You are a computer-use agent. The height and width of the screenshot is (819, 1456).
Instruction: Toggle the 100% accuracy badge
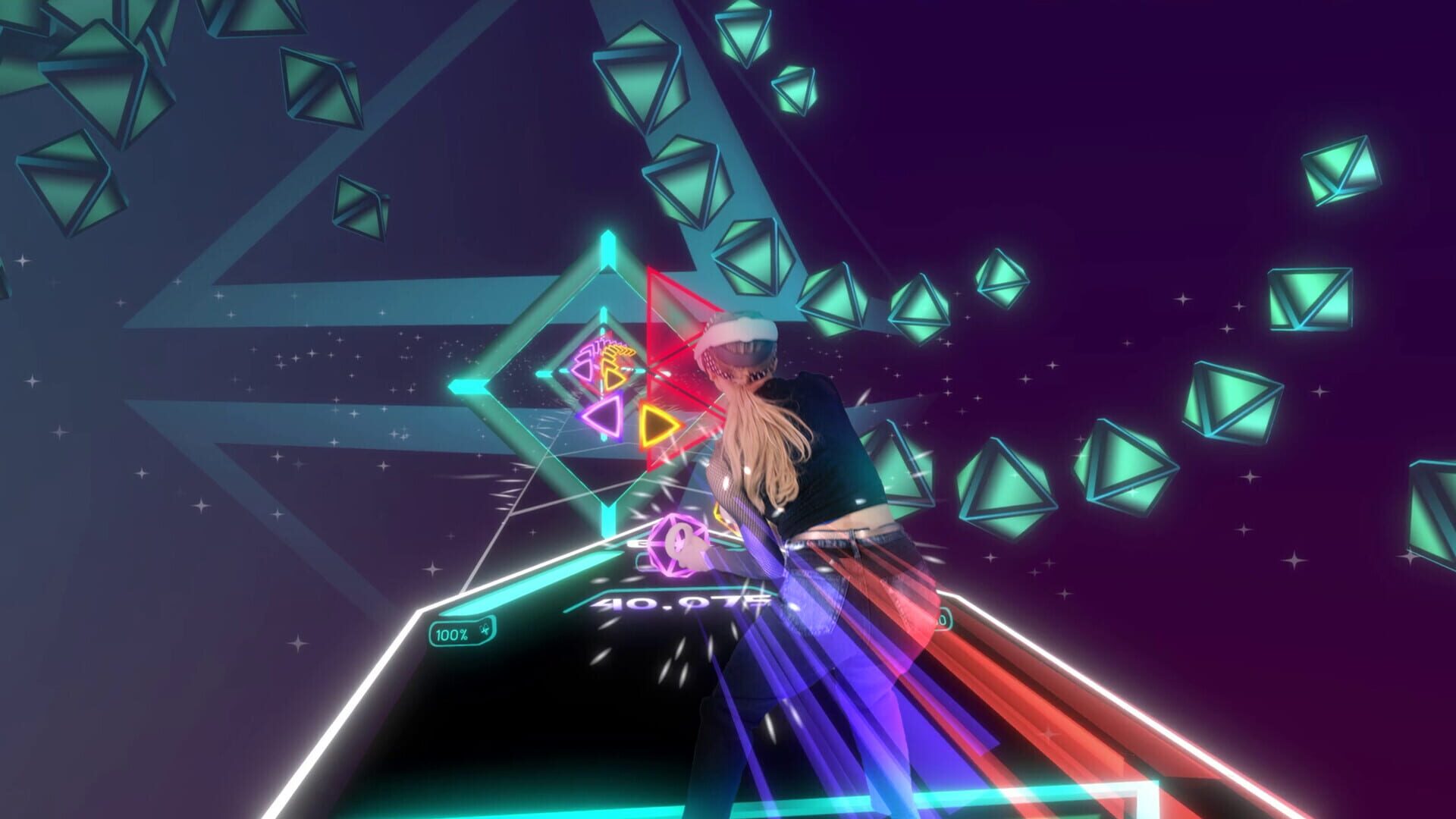click(451, 632)
